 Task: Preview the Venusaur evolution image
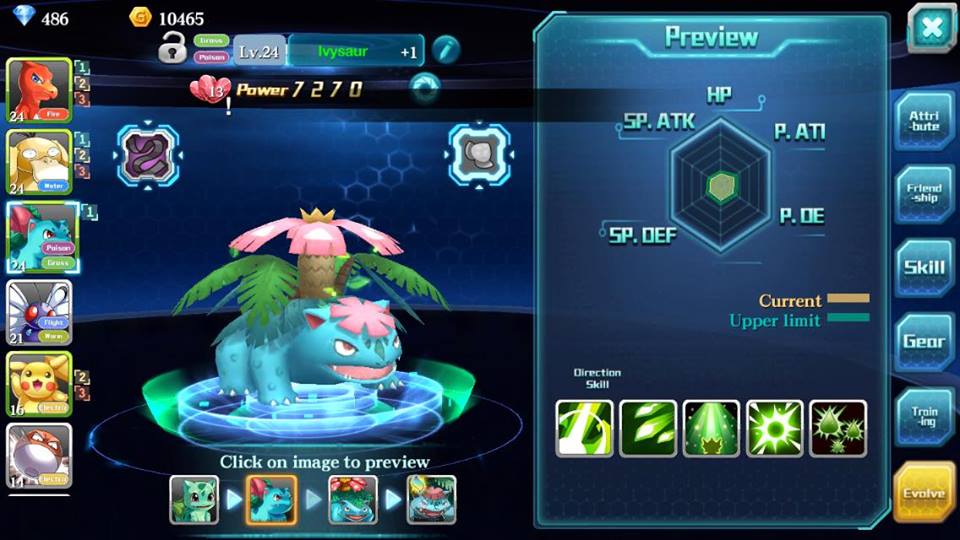click(353, 498)
